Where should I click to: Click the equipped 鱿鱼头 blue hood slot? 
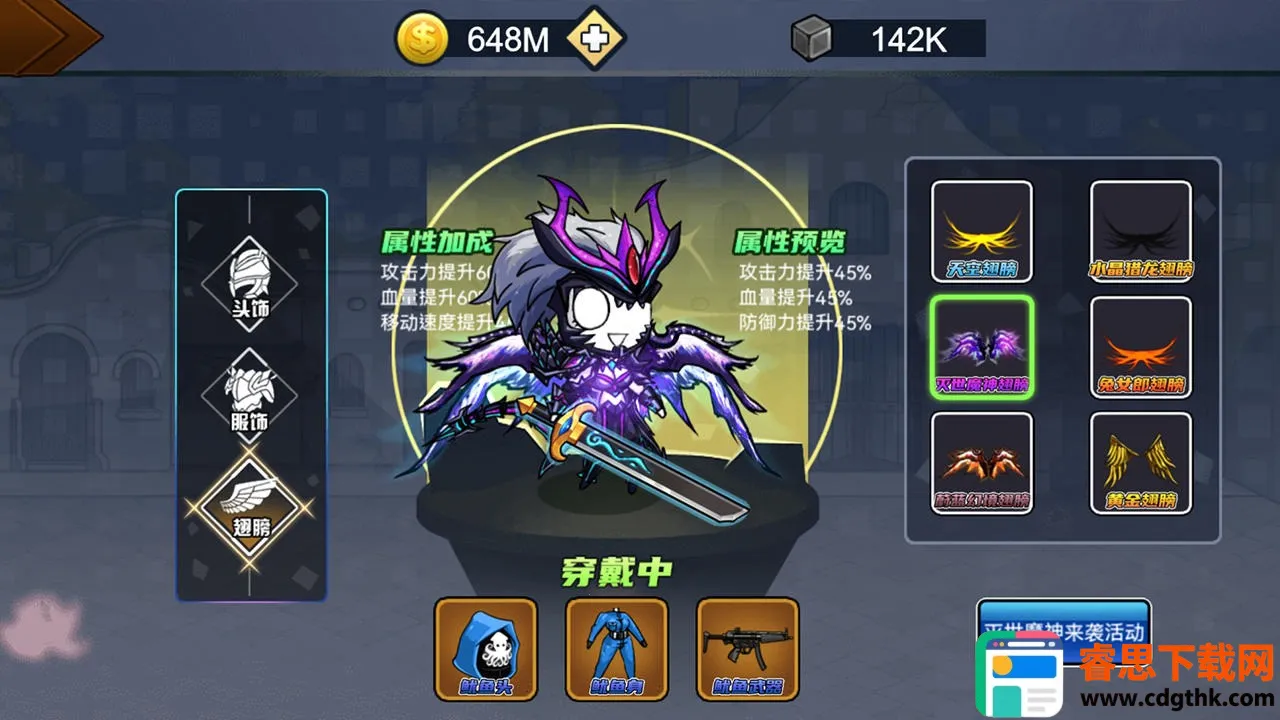tap(486, 649)
